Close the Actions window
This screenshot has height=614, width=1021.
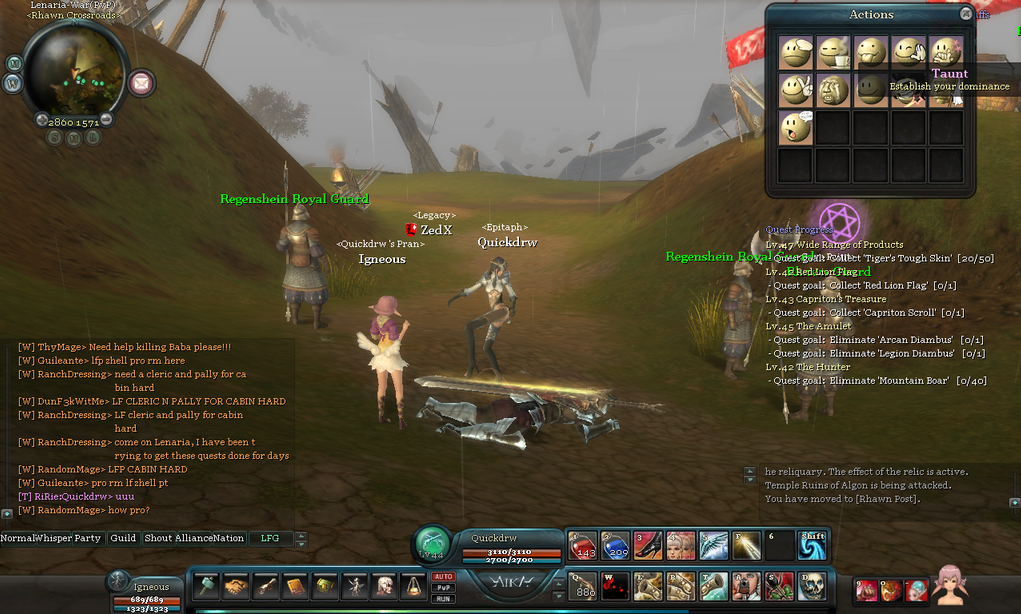coord(965,14)
